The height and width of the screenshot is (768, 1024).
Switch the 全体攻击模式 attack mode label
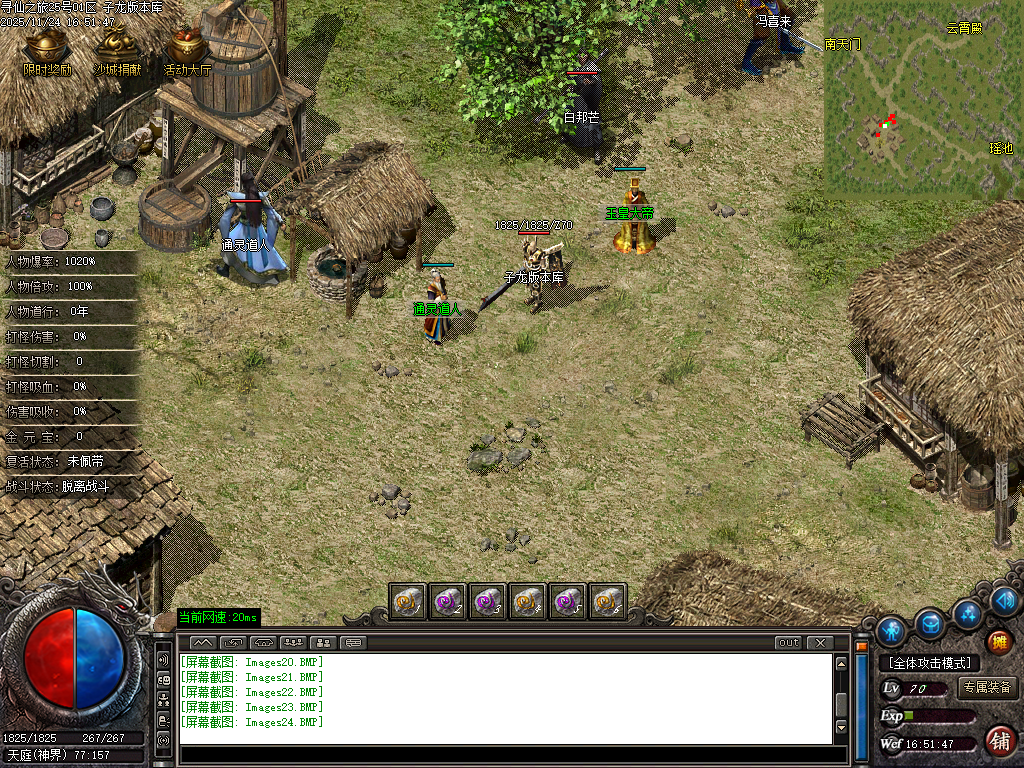[929, 663]
